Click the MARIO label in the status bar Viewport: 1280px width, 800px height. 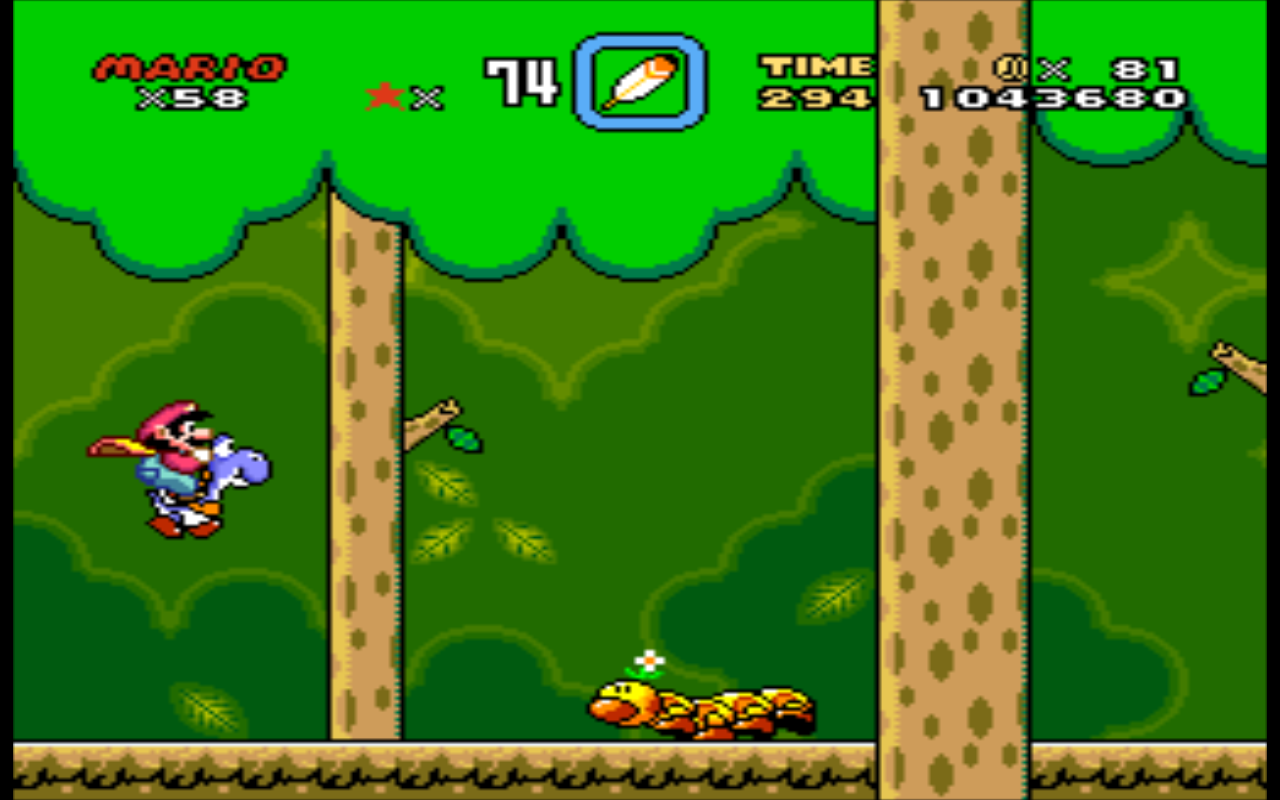click(x=185, y=68)
